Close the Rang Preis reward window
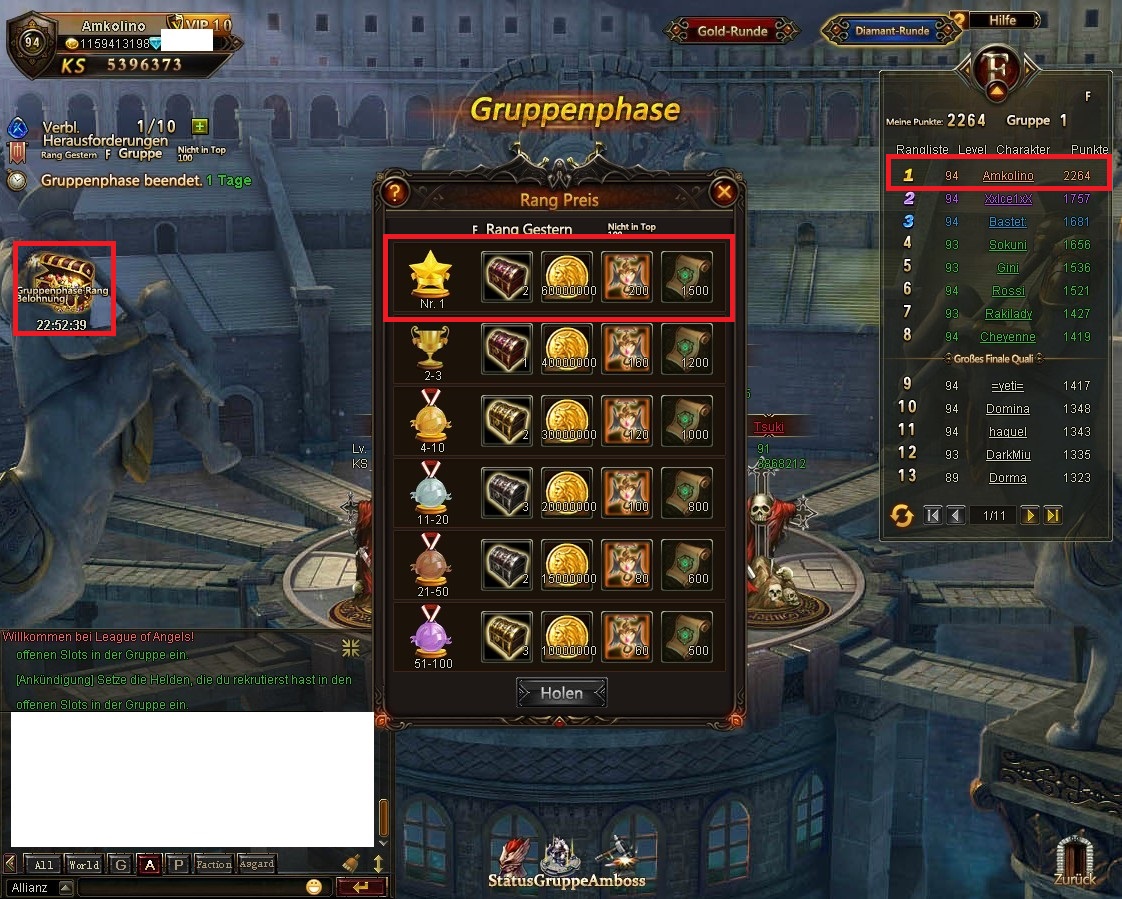The height and width of the screenshot is (899, 1122). pyautogui.click(x=724, y=192)
